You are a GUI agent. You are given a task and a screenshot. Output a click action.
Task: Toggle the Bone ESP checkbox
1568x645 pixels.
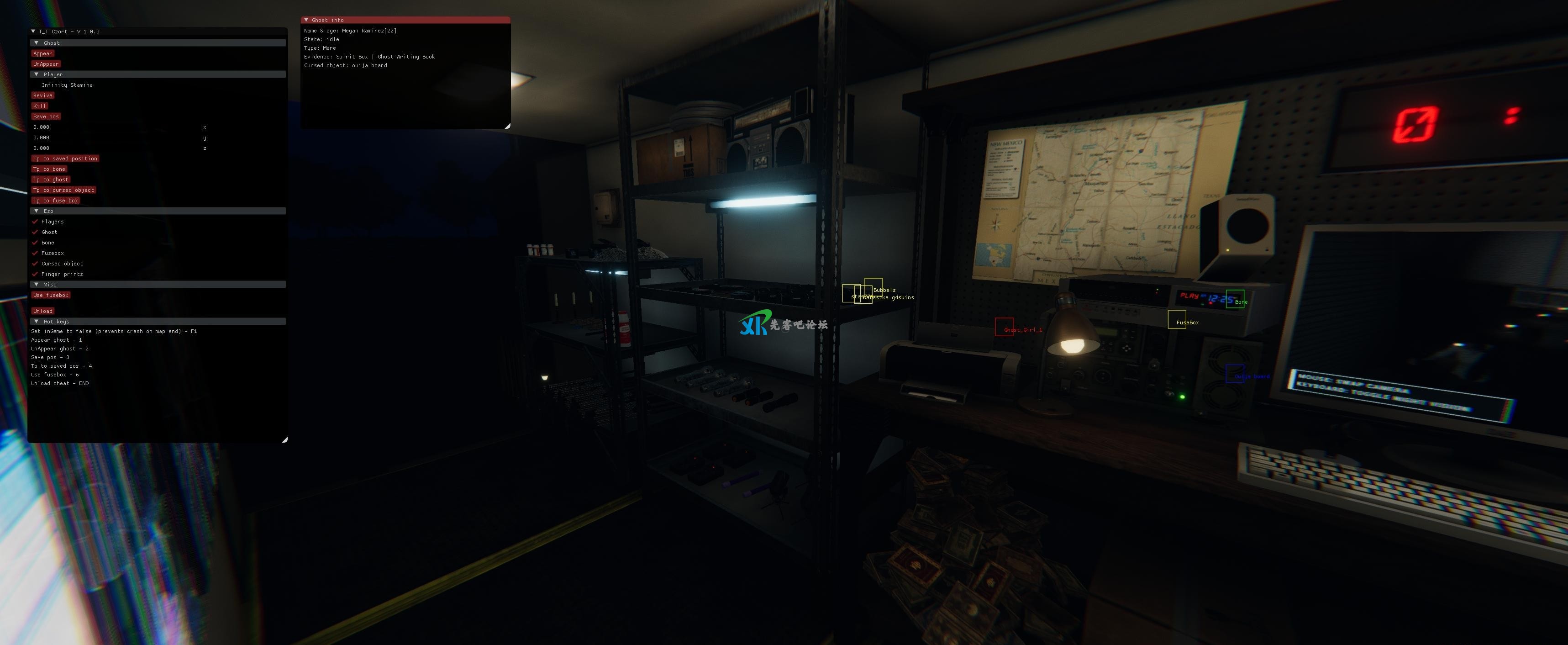click(35, 243)
